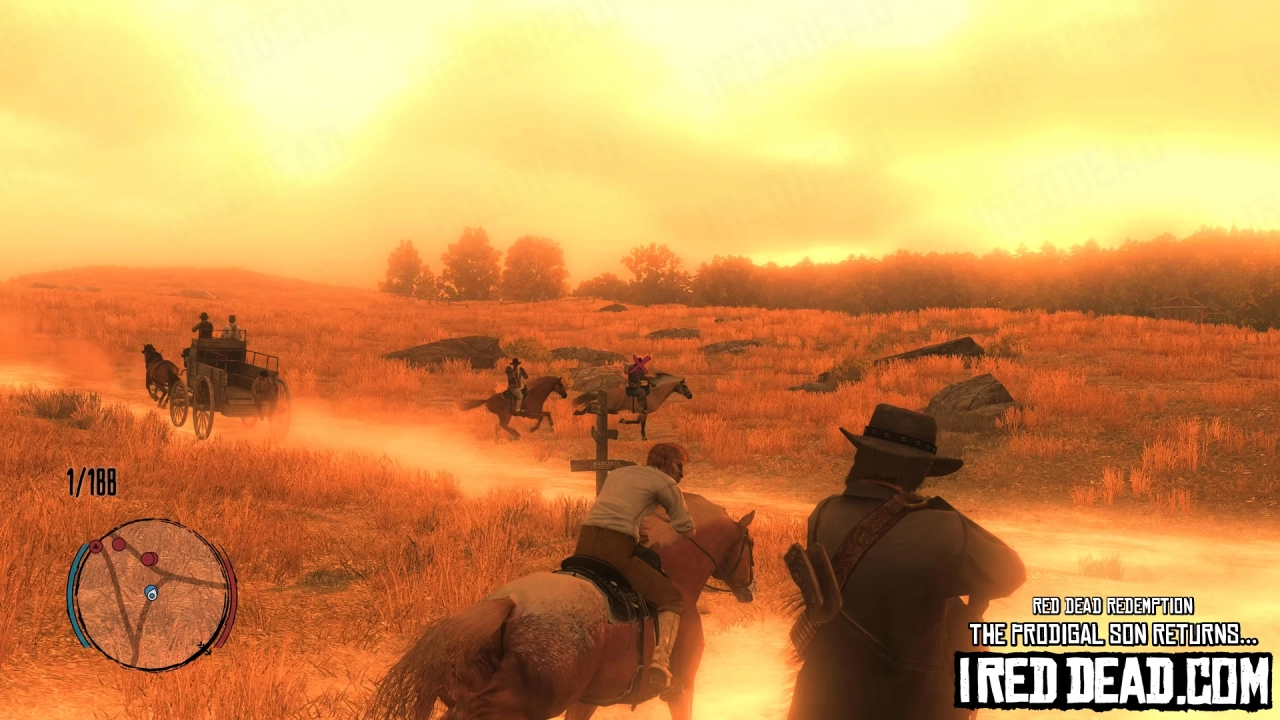The height and width of the screenshot is (720, 1280).
Task: Click the compass arrow at the minimap's lower right
Action: 204,648
